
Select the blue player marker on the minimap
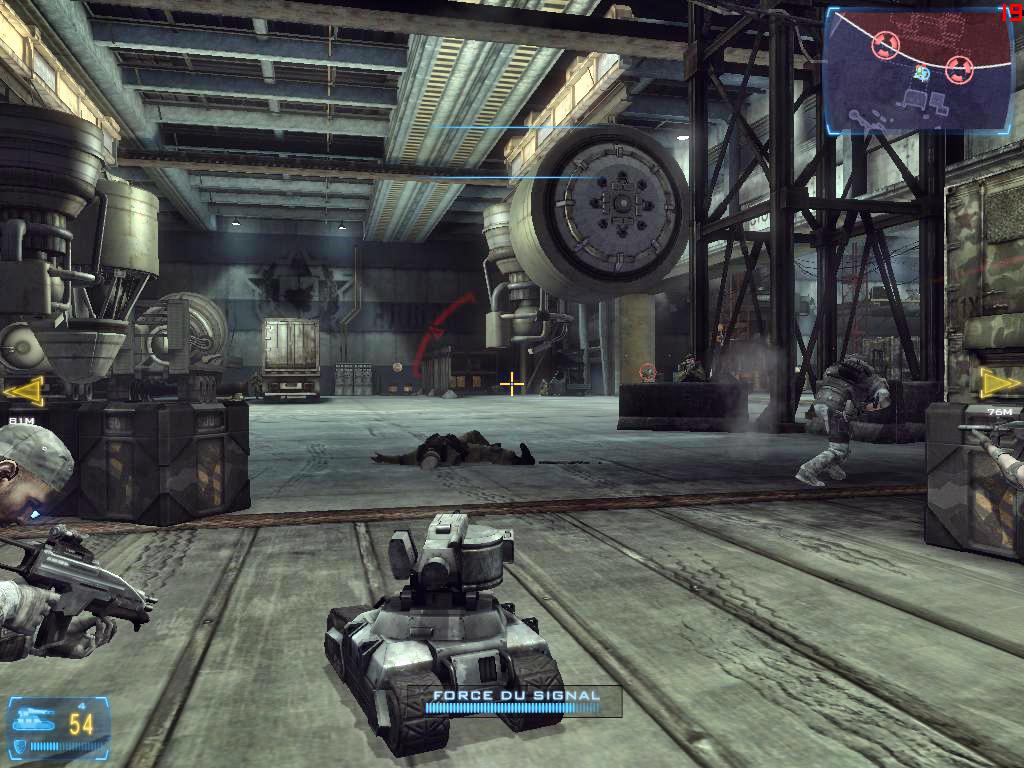click(922, 72)
